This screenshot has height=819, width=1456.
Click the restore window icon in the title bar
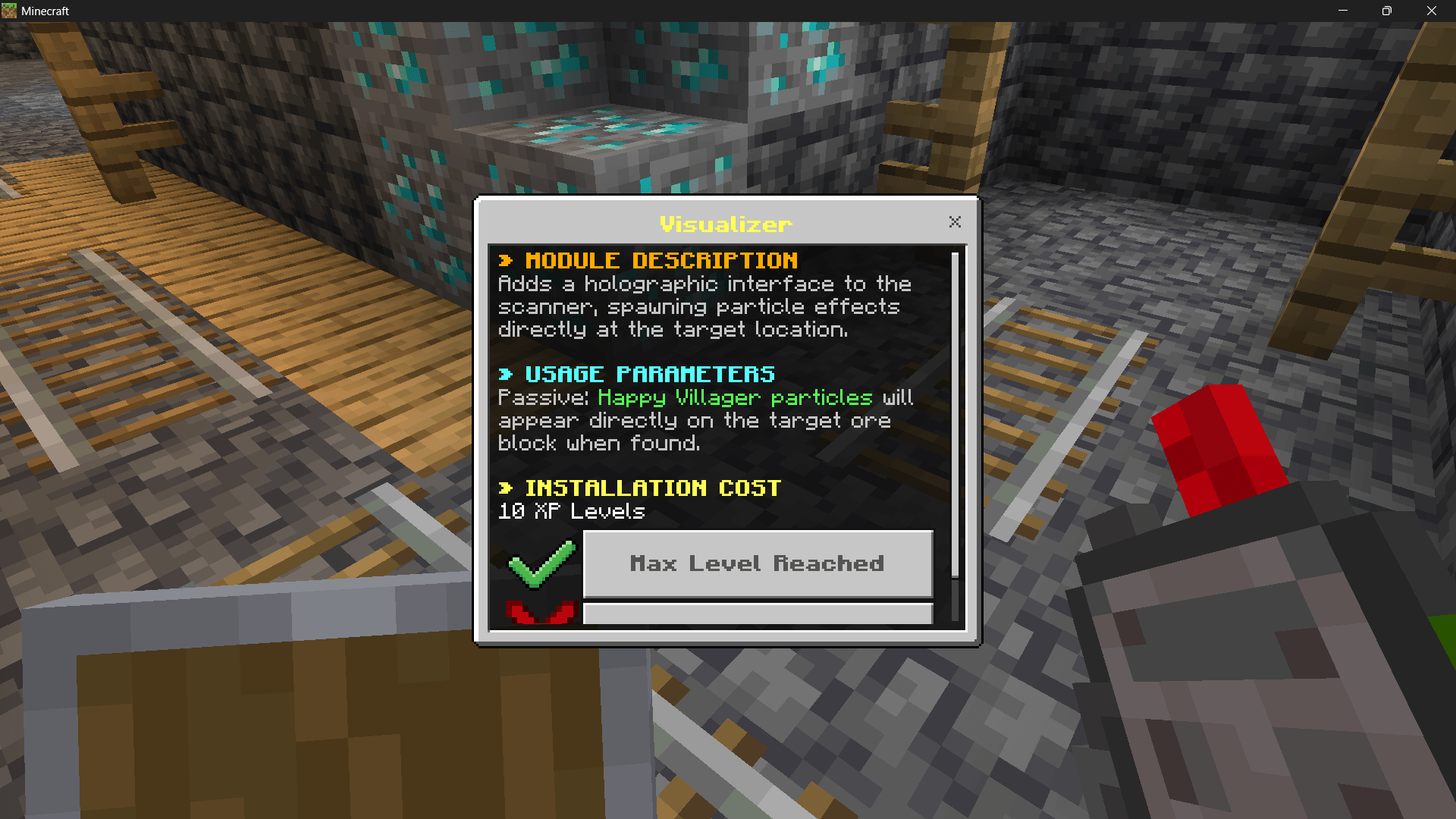pos(1387,11)
